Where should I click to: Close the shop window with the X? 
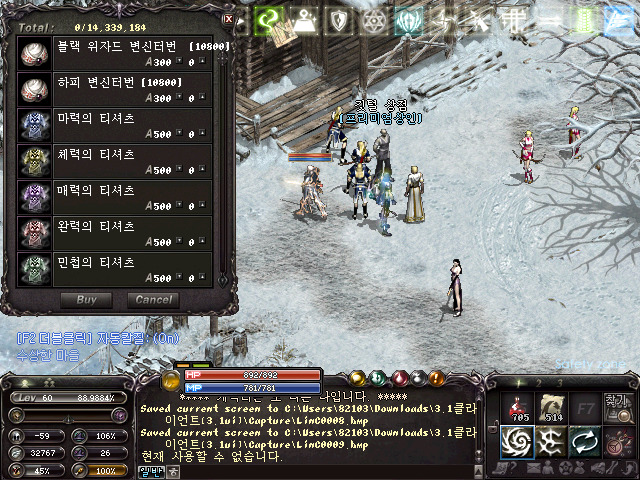[x=228, y=18]
